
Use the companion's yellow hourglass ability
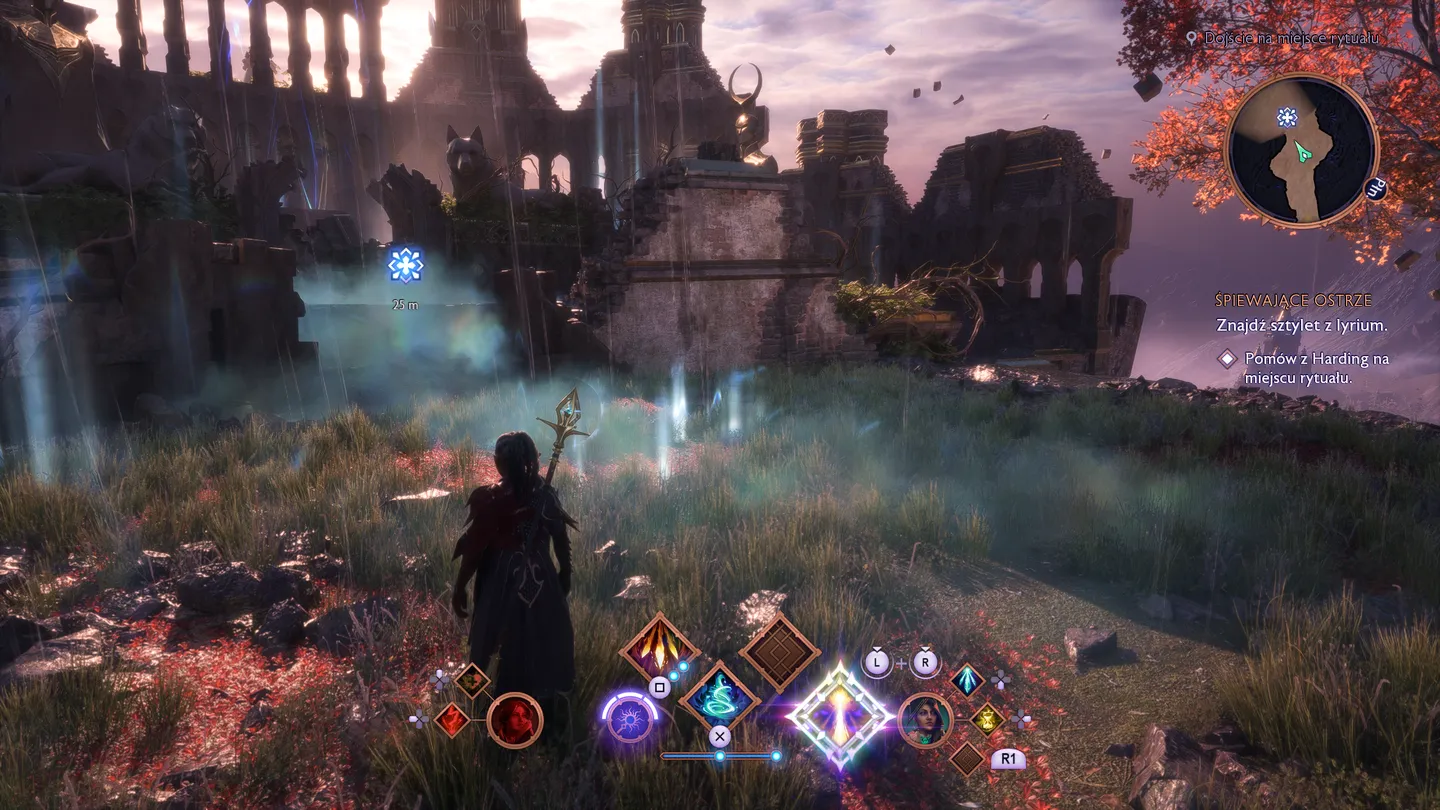point(987,718)
